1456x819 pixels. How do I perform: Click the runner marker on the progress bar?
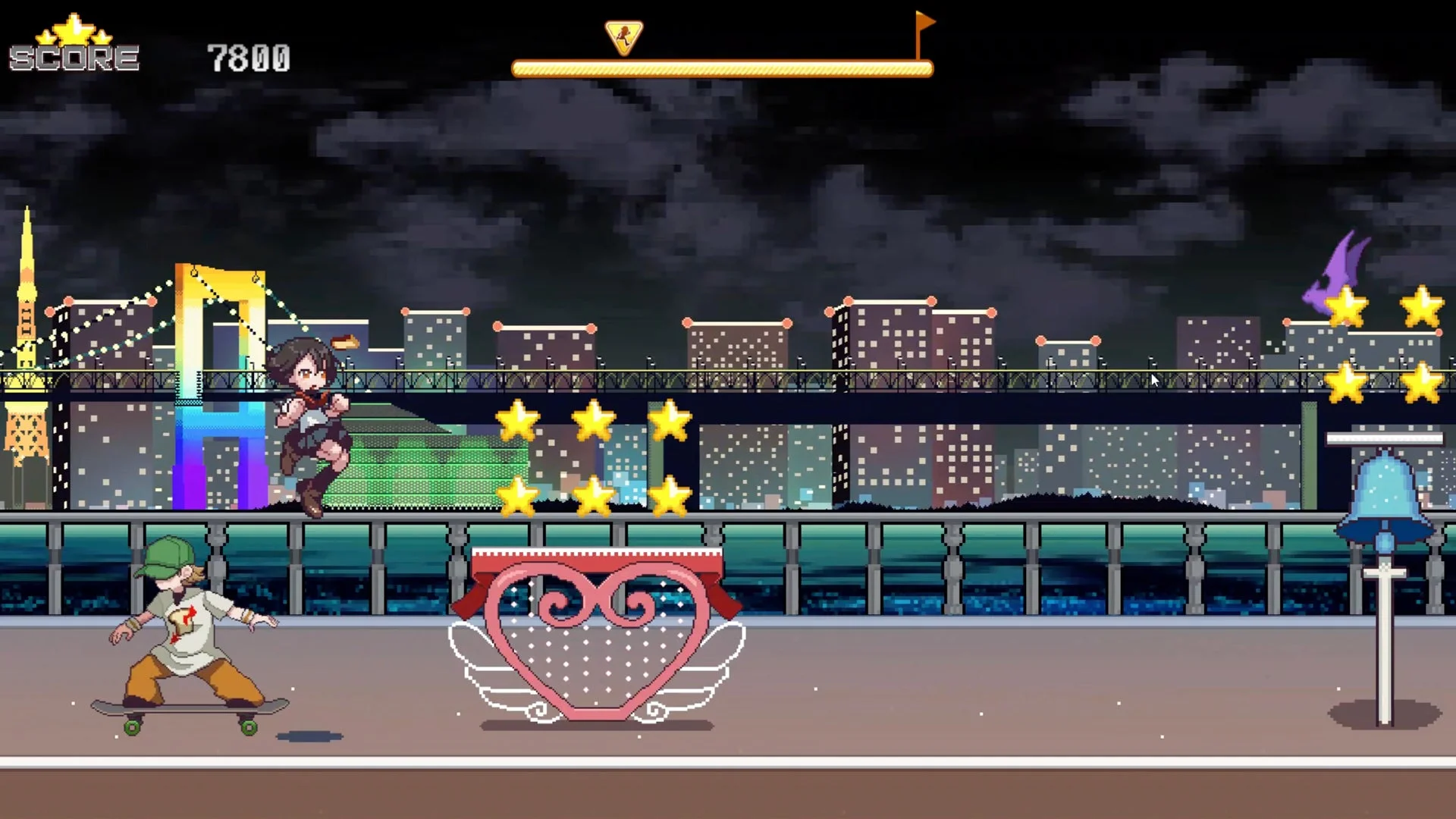click(623, 36)
